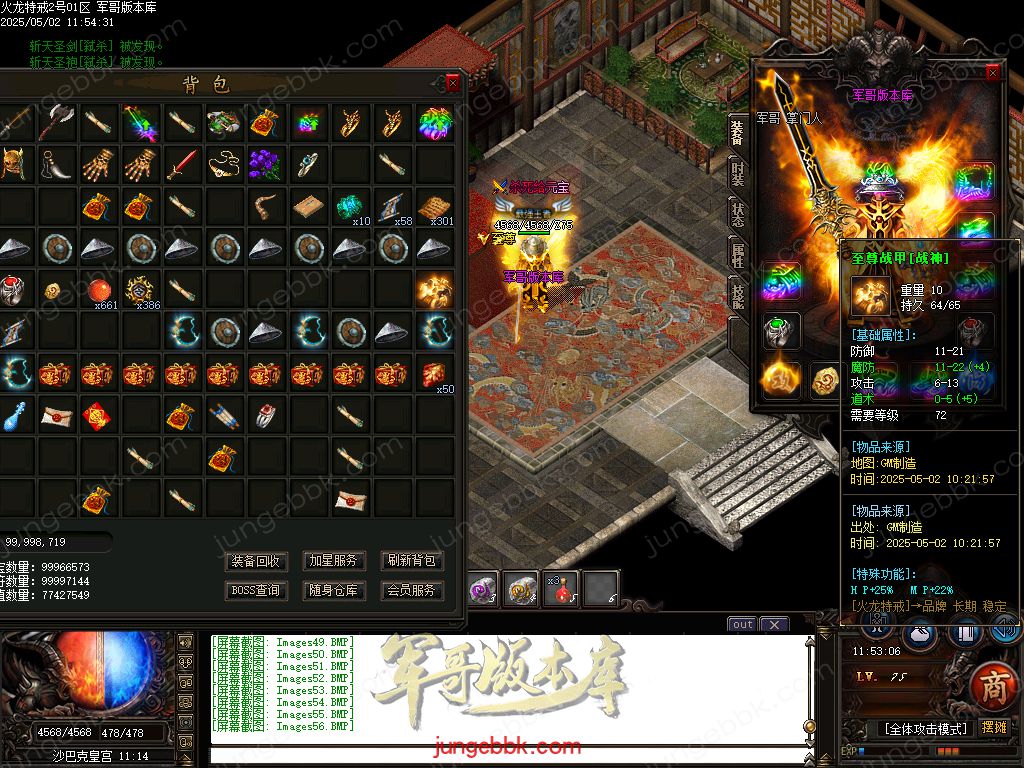Open the BOSS查询 lookup

(257, 590)
